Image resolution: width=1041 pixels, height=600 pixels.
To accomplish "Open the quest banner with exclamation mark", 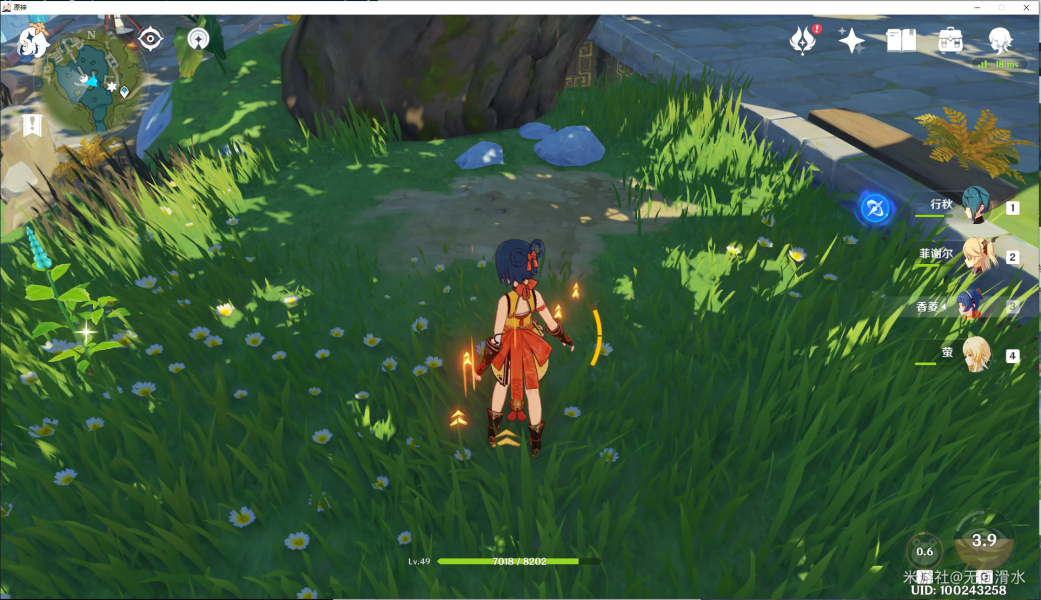I will [x=32, y=125].
